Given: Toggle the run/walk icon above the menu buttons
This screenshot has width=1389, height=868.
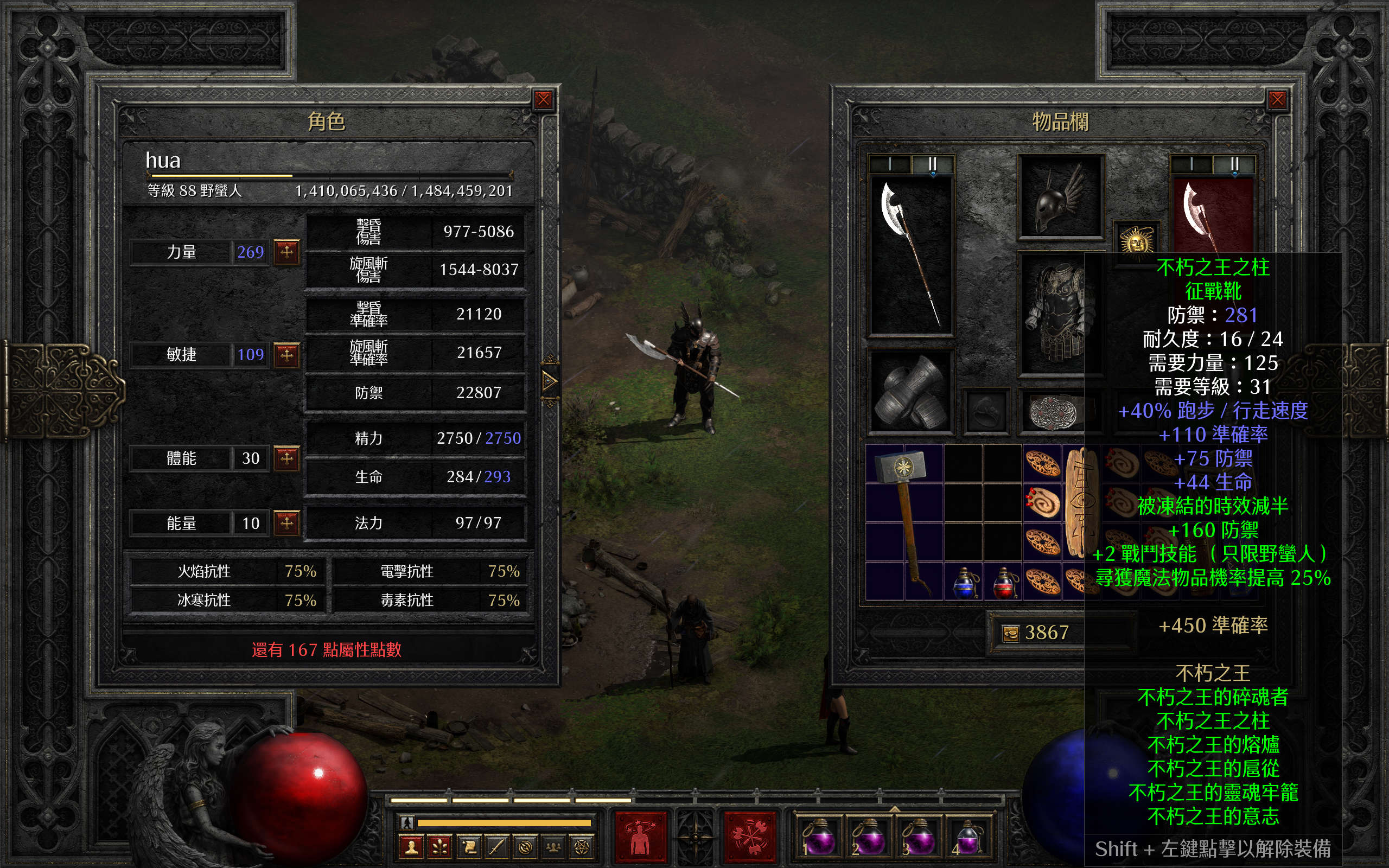Looking at the screenshot, I should coord(407,822).
